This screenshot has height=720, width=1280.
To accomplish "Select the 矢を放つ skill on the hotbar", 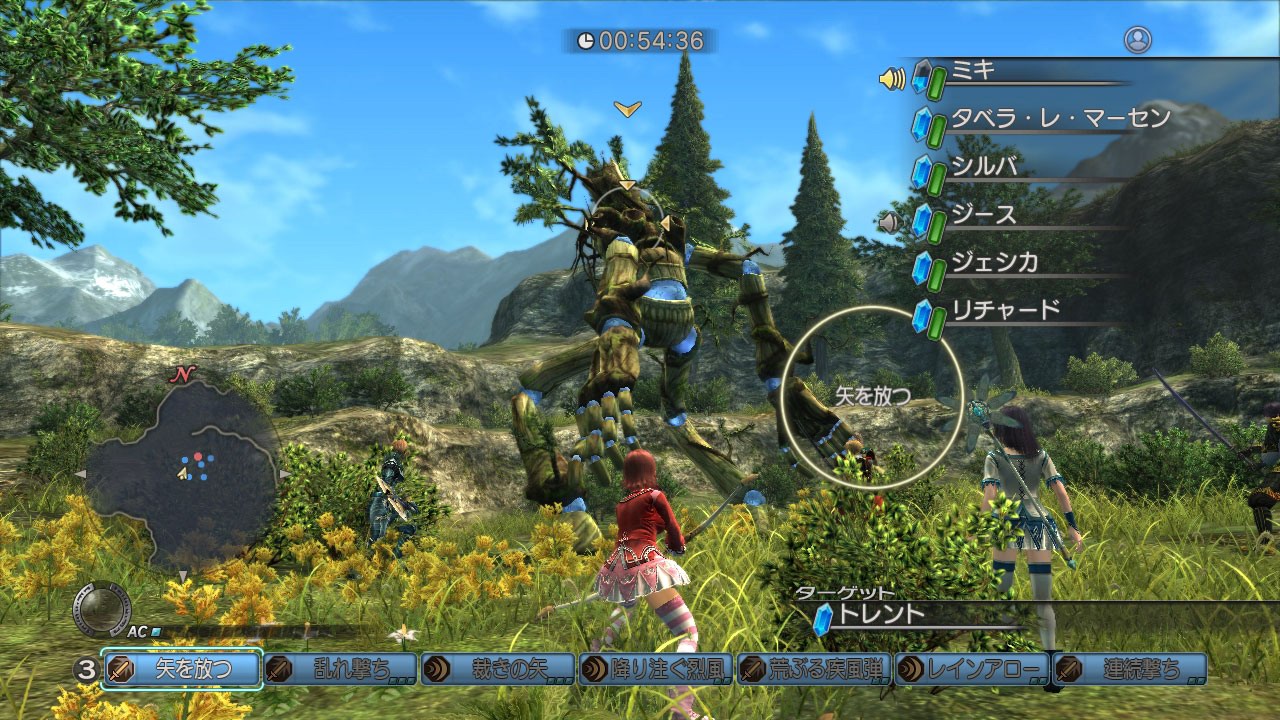I will [183, 668].
